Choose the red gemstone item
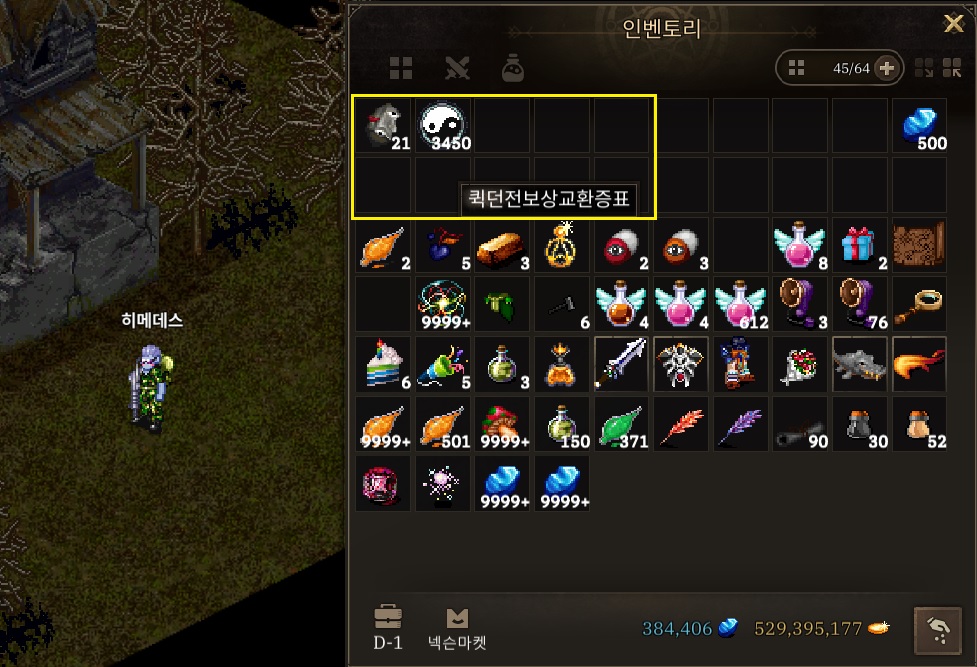Image resolution: width=977 pixels, height=667 pixels. point(383,483)
